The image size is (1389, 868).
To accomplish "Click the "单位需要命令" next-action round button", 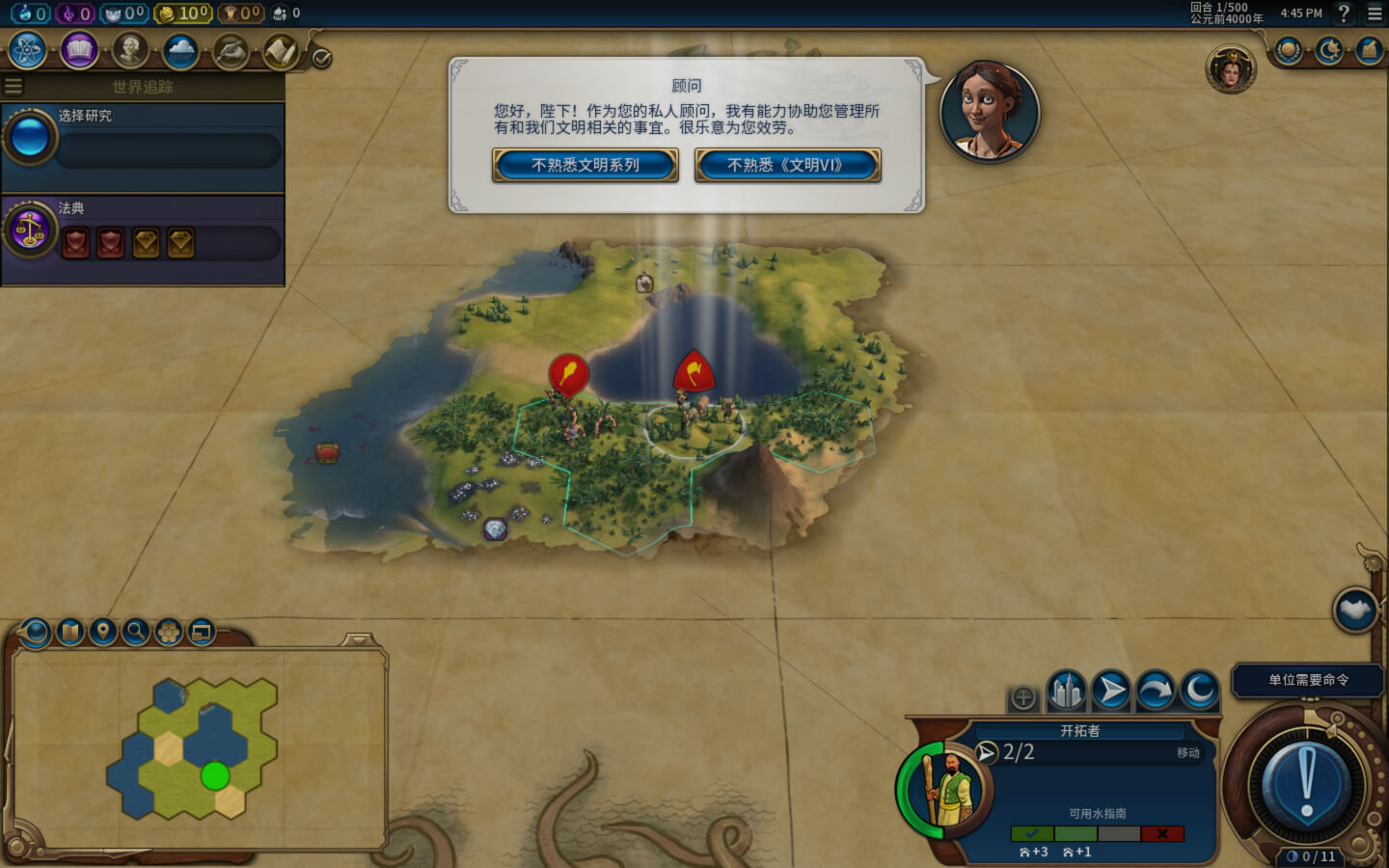I will (x=1307, y=782).
